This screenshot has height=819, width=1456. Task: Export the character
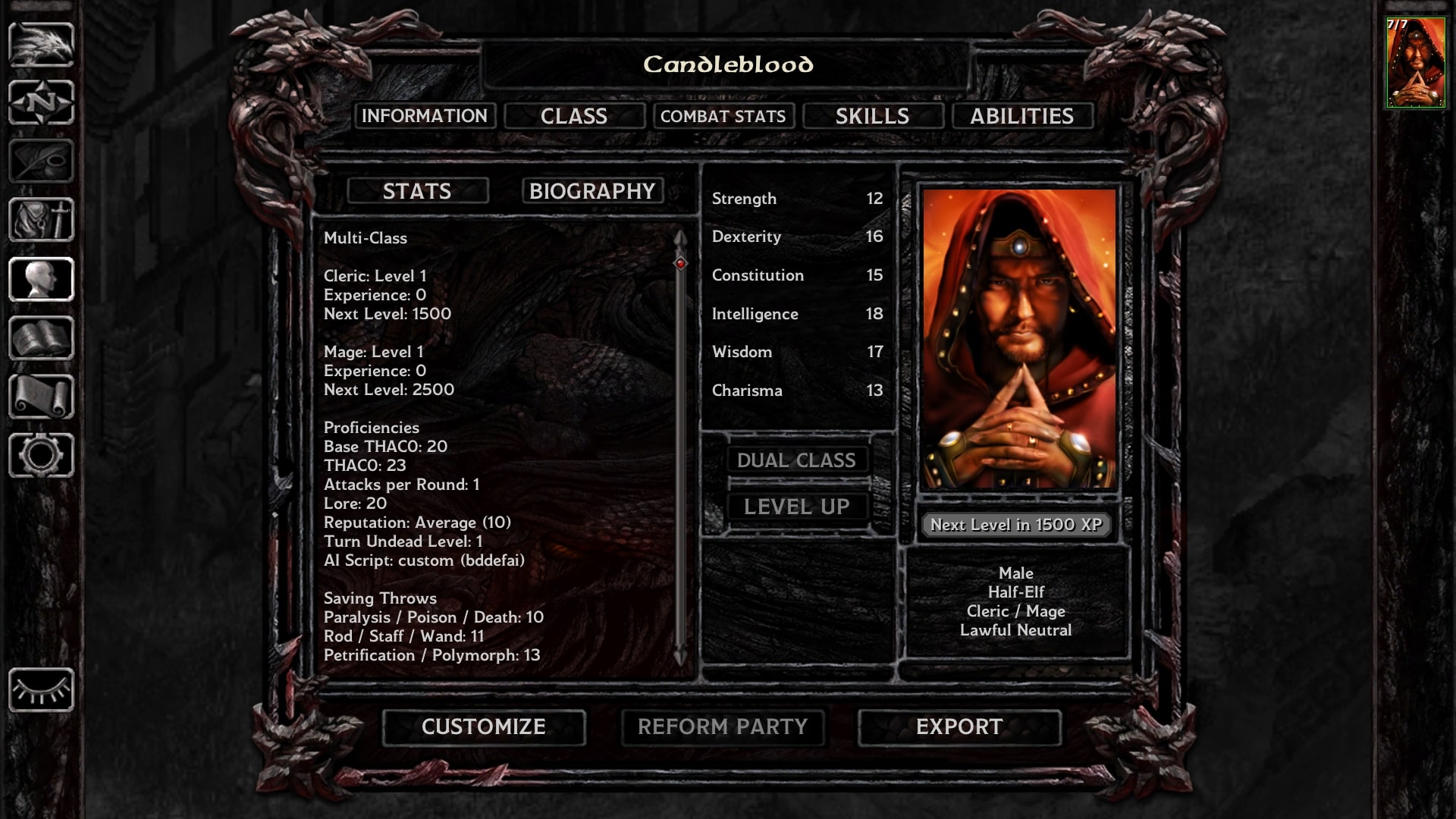(959, 727)
